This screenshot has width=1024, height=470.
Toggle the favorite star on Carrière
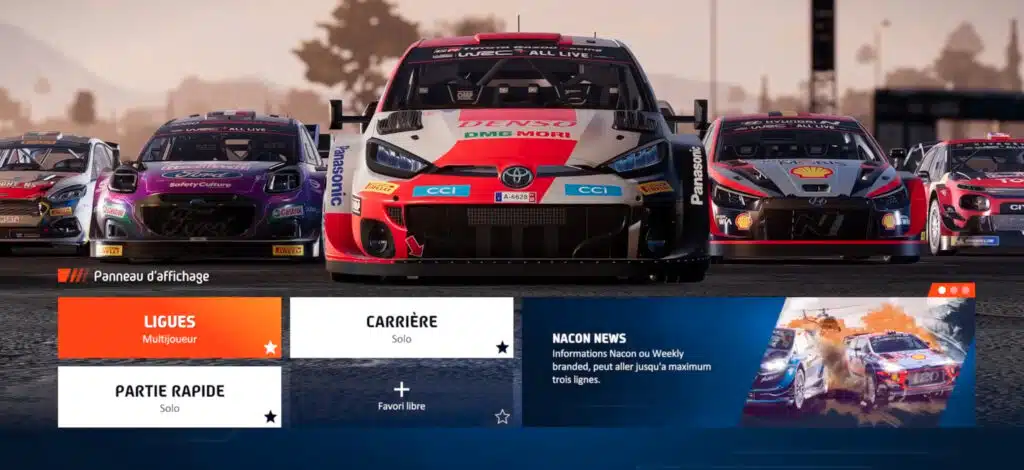(x=502, y=347)
